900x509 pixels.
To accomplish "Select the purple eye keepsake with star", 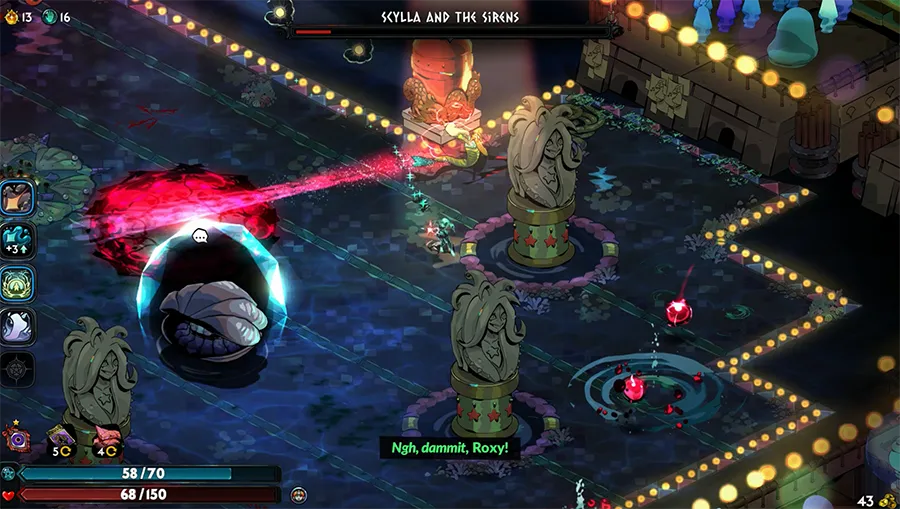I will [x=15, y=436].
